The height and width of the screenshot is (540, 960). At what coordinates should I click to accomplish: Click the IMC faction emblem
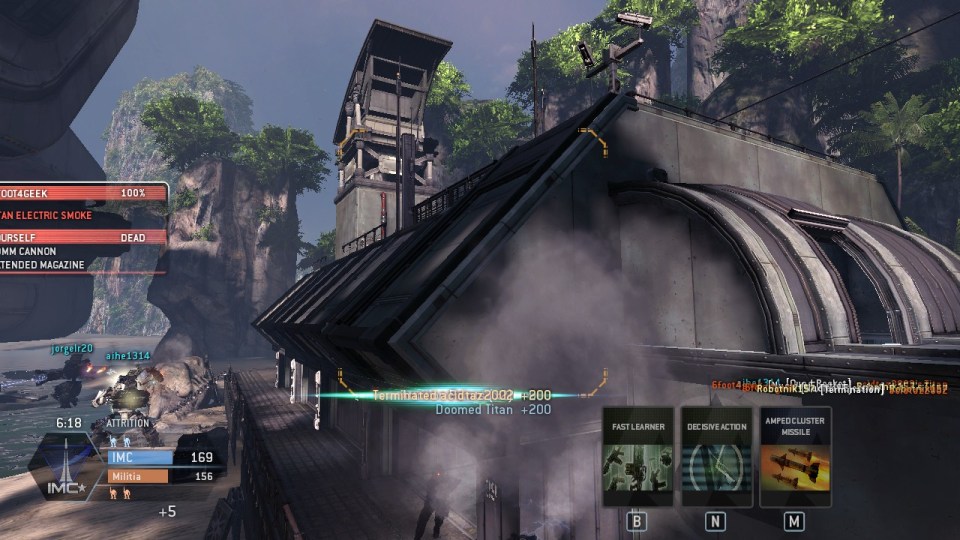[64, 467]
